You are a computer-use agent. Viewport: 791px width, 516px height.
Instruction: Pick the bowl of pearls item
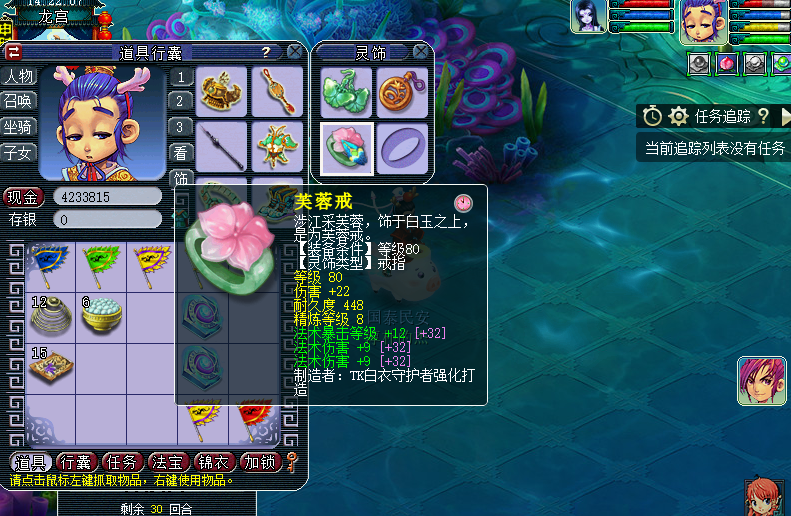(x=100, y=316)
